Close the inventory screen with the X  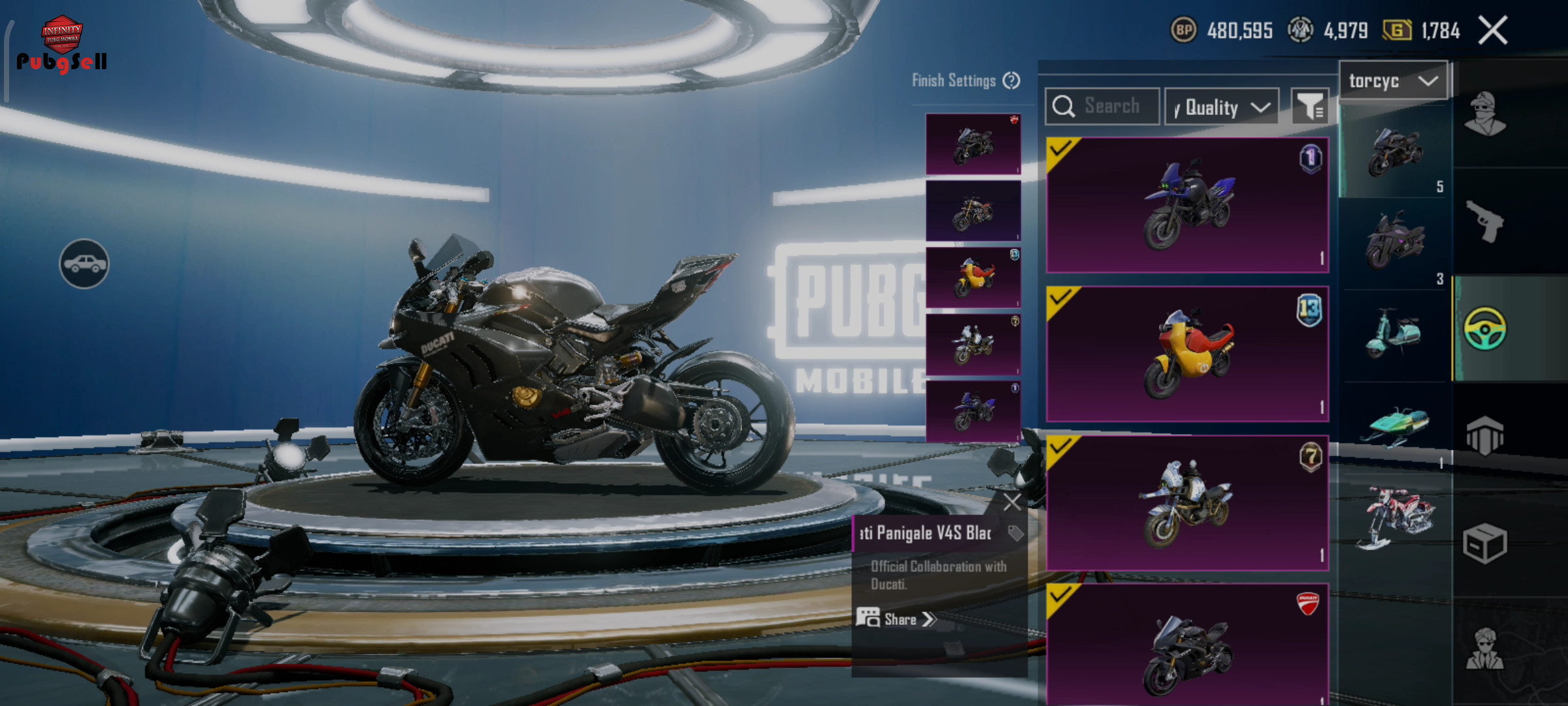tap(1493, 30)
